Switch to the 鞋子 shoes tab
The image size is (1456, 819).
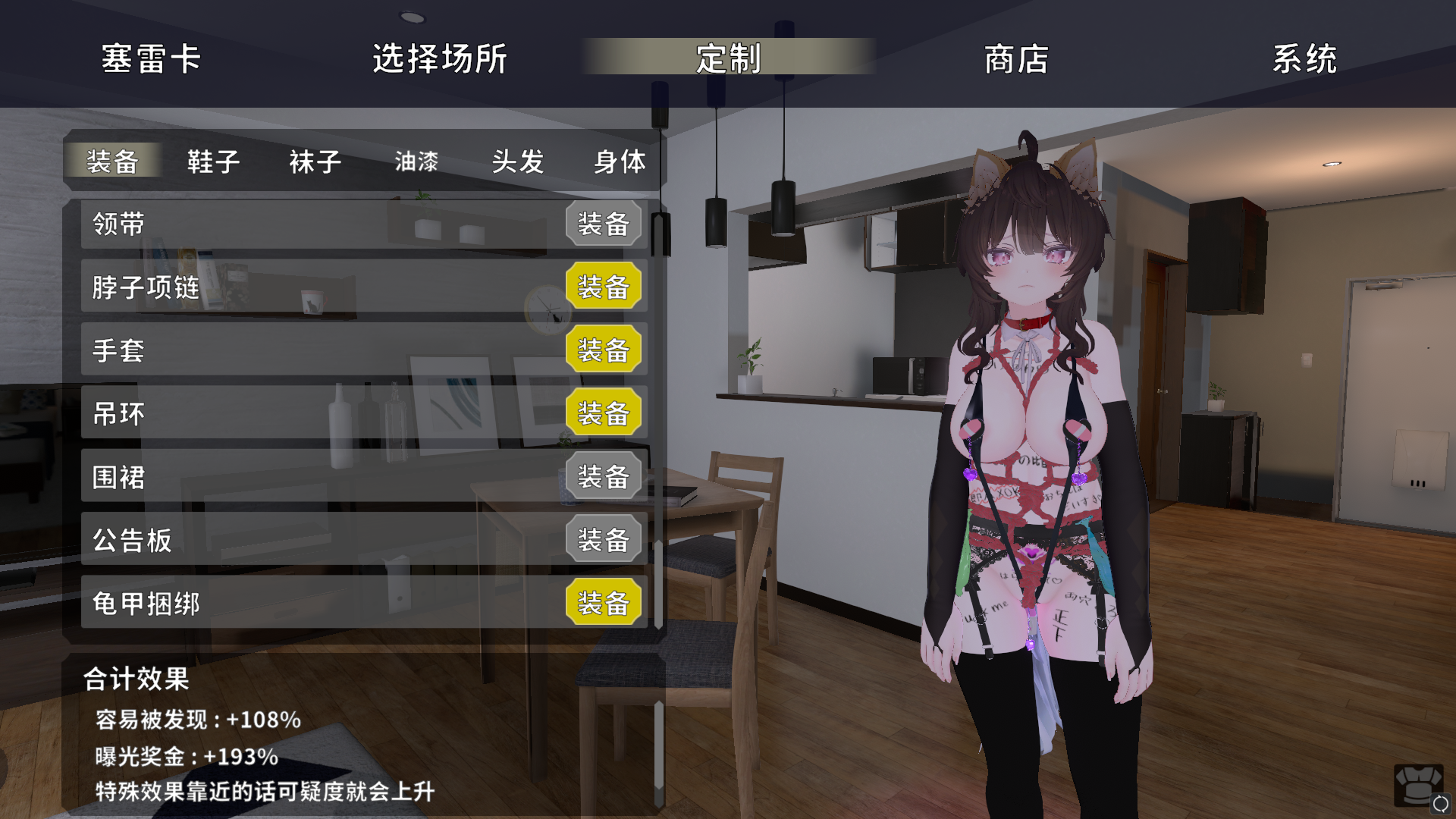[214, 161]
